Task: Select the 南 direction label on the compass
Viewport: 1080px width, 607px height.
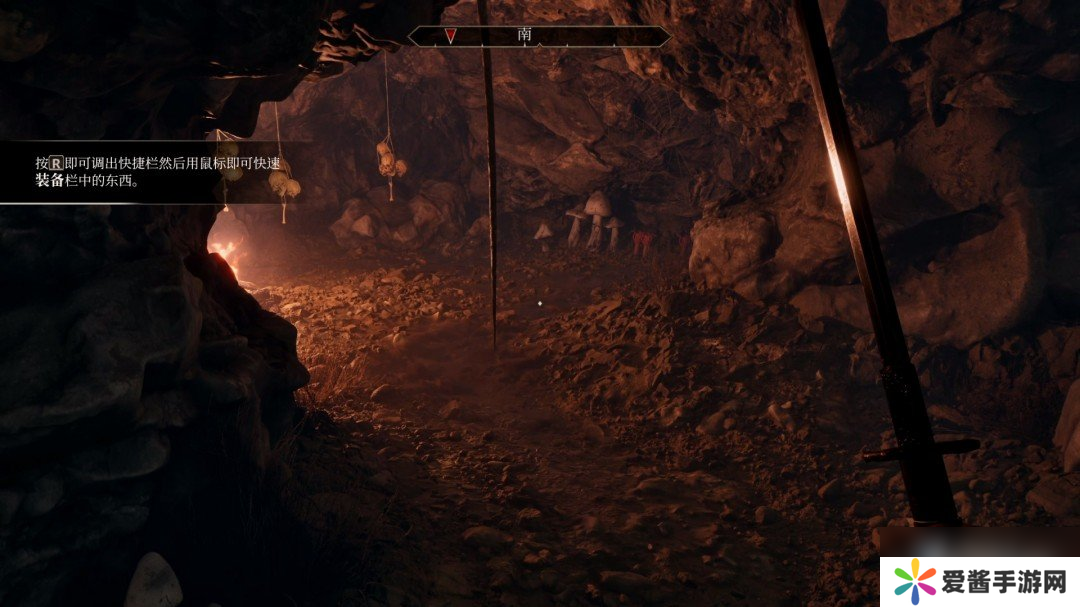Action: 525,35
